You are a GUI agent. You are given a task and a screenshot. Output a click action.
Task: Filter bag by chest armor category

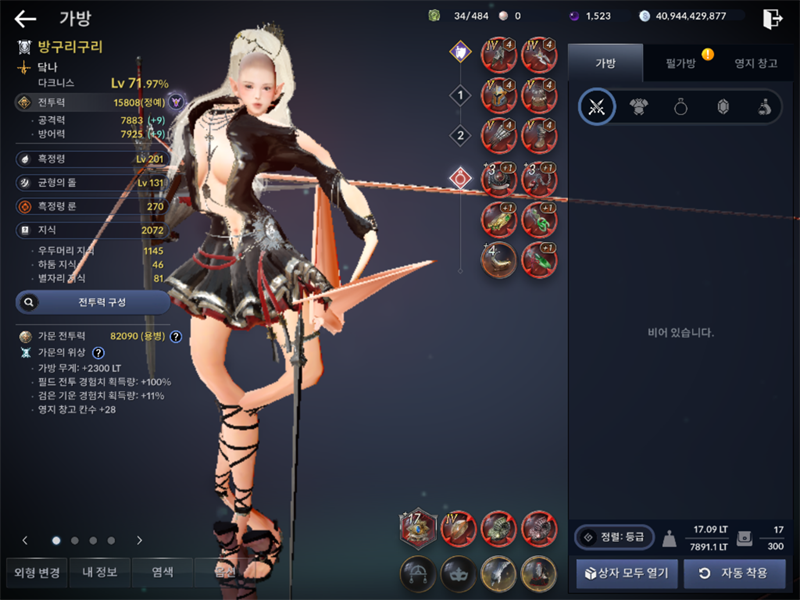638,107
